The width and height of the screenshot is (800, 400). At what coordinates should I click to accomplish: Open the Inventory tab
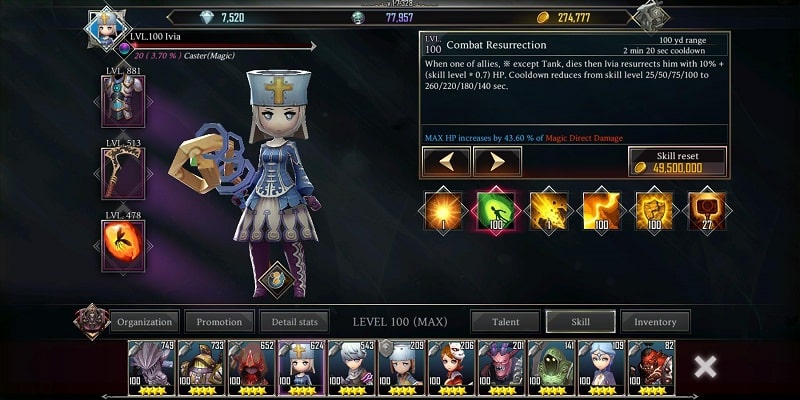[655, 322]
